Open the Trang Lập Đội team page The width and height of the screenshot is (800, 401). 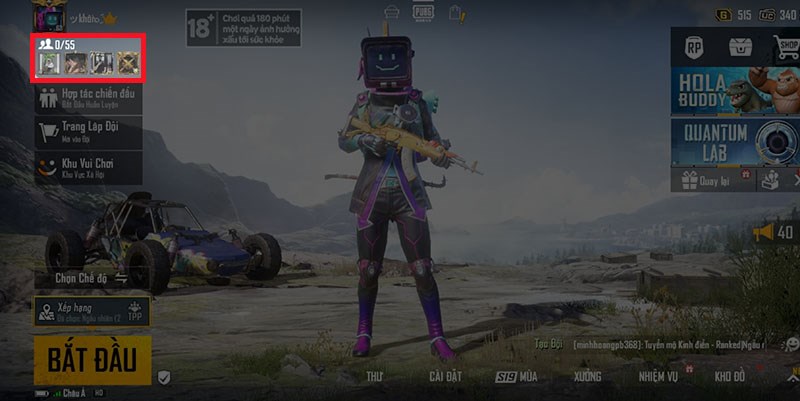tap(88, 131)
